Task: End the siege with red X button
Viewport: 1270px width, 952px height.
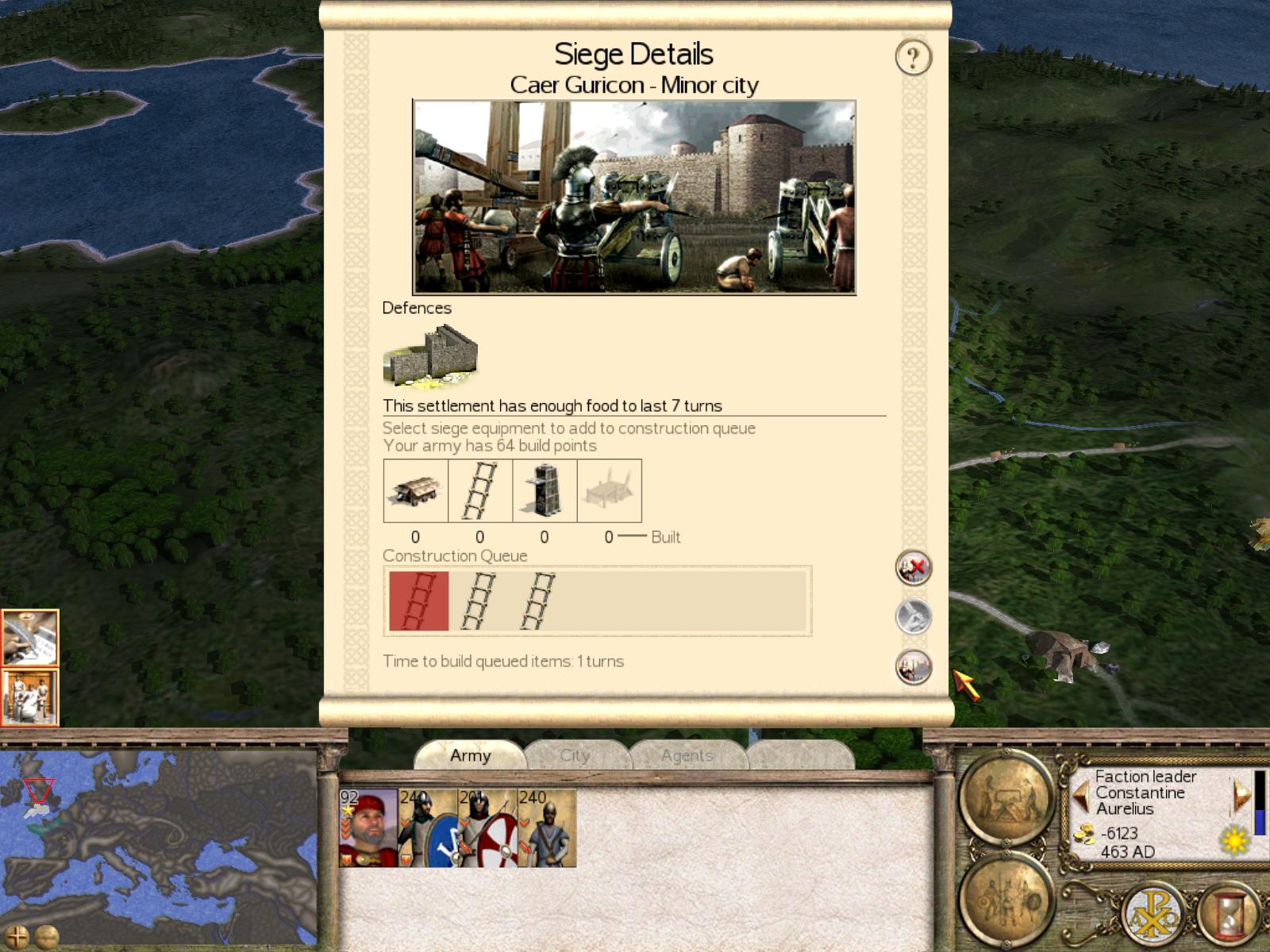Action: click(x=913, y=568)
